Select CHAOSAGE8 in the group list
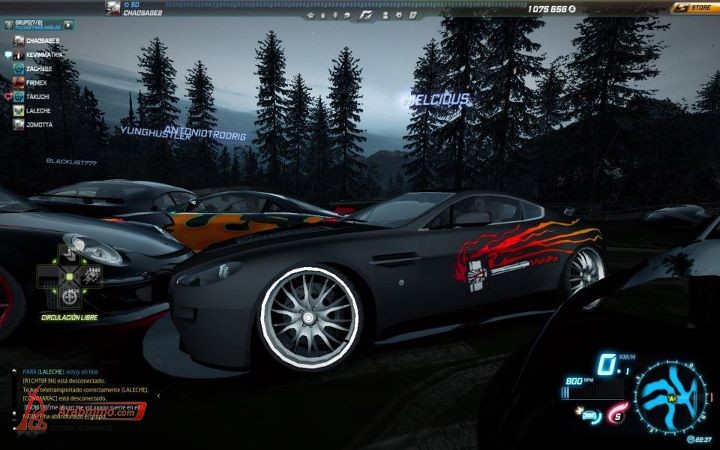This screenshot has height=450, width=720. [39, 41]
